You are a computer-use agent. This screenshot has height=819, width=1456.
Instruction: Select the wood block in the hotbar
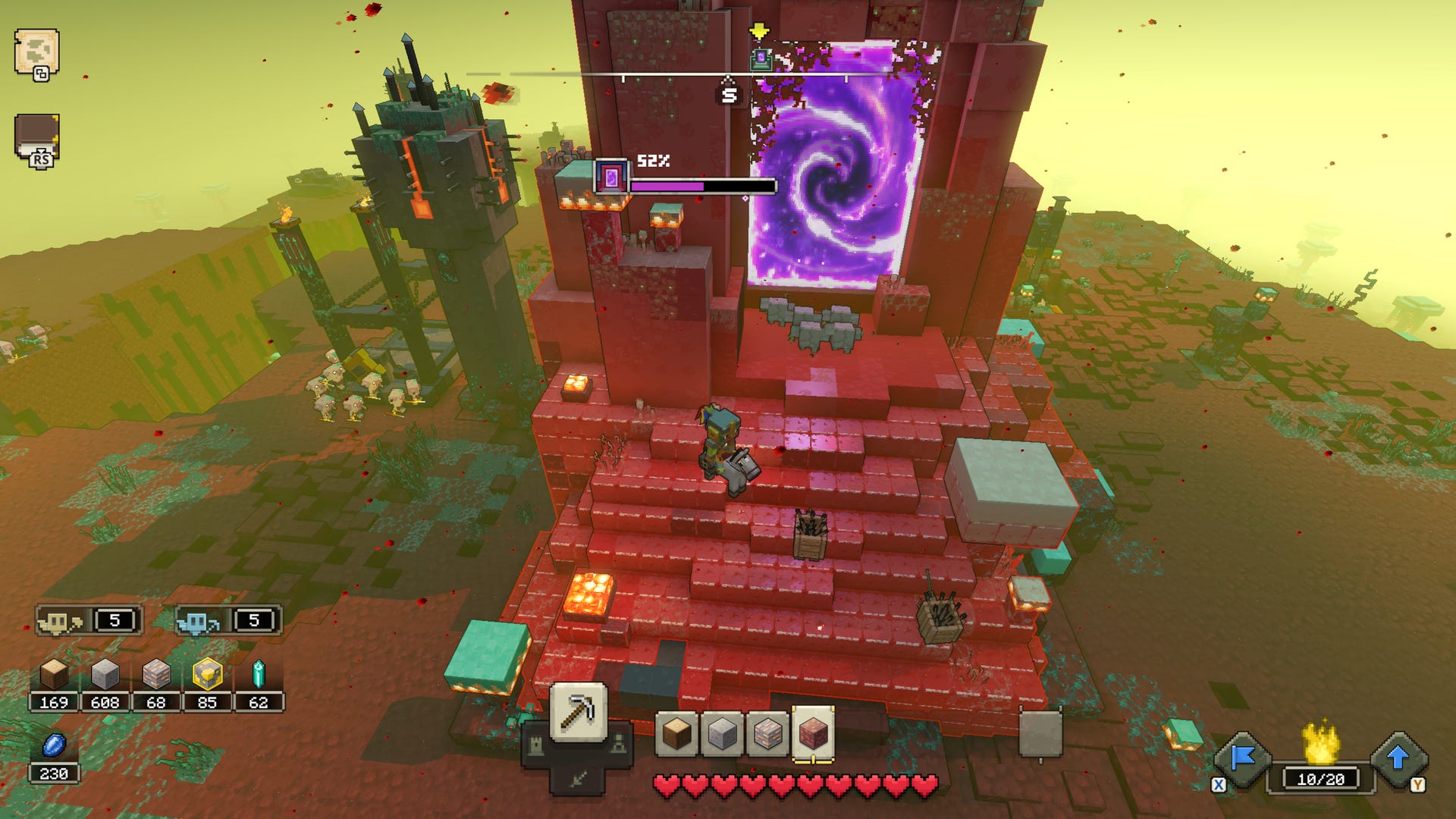[677, 734]
